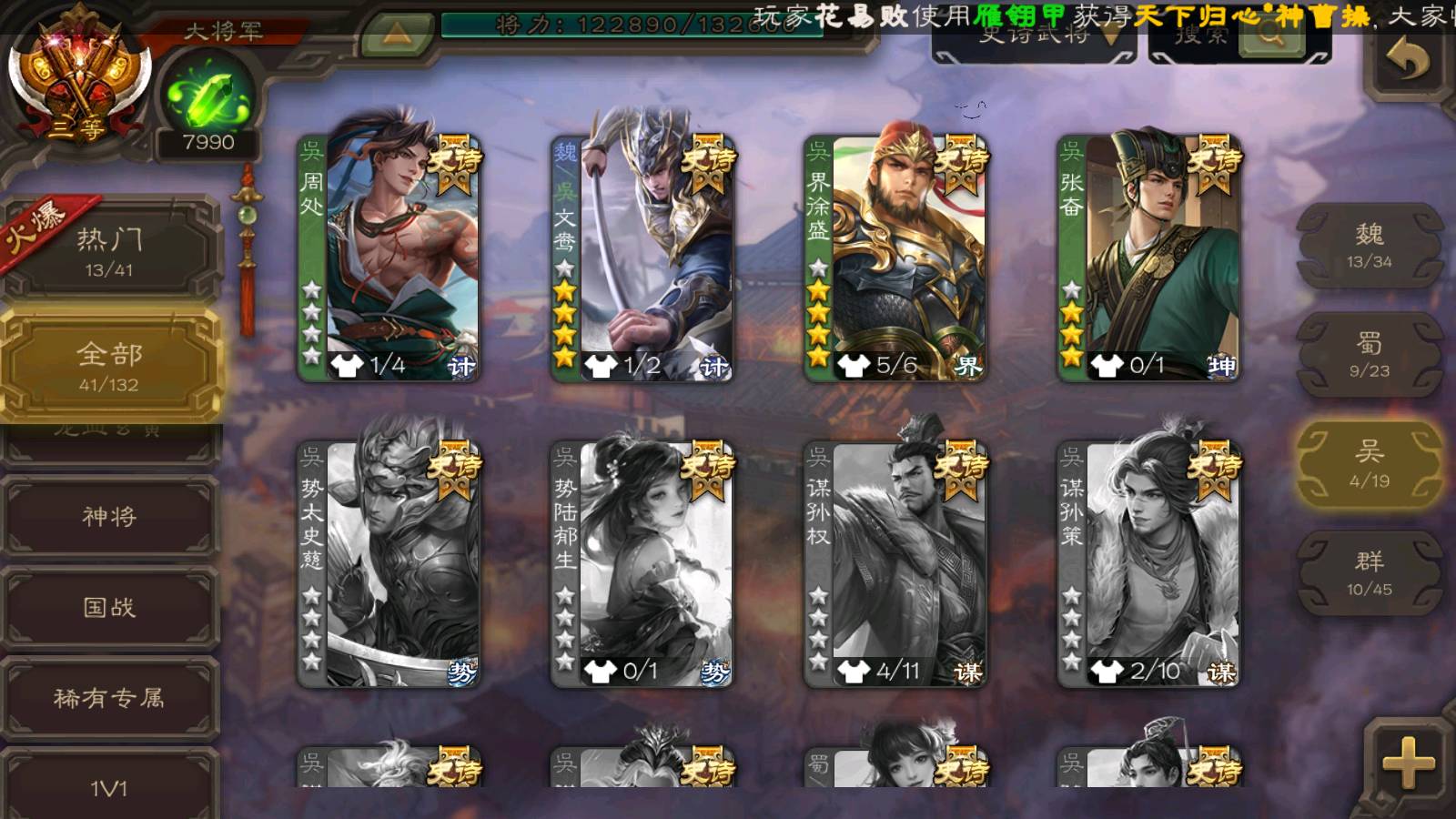1456x819 pixels.
Task: Show the 国战 category
Action: pos(109,607)
